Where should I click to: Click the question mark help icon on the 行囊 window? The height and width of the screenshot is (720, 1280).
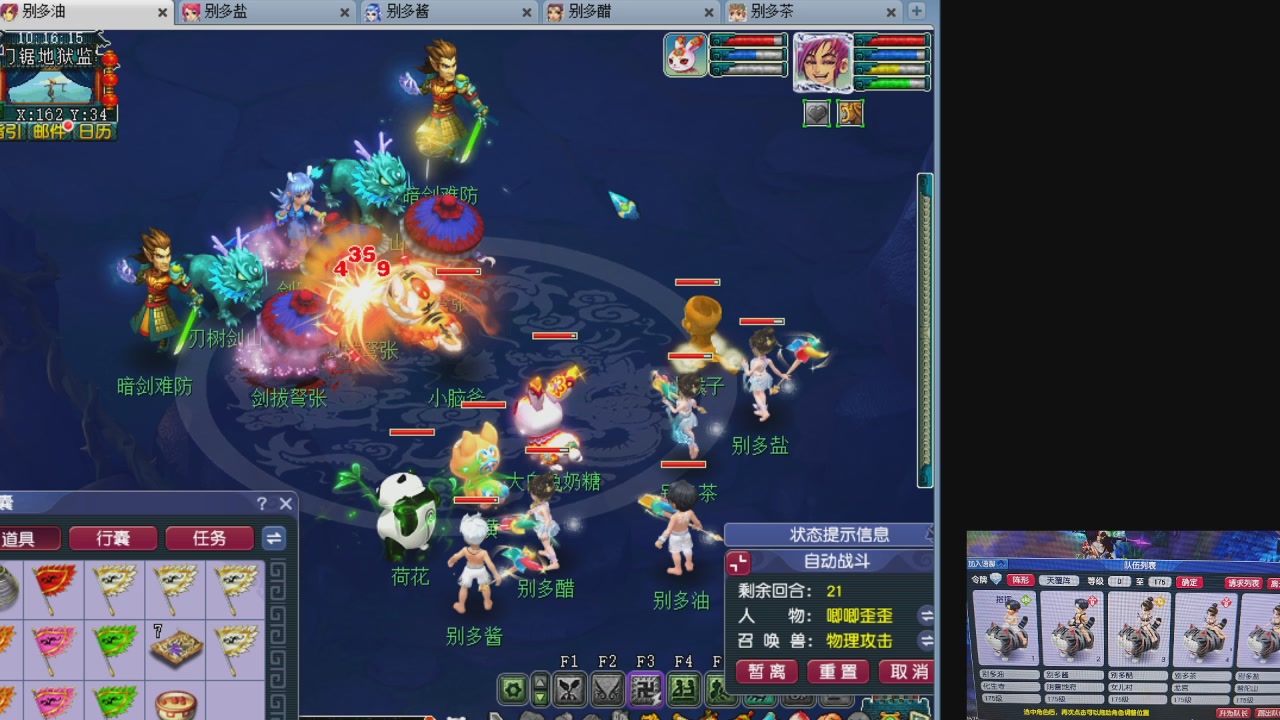click(x=261, y=504)
